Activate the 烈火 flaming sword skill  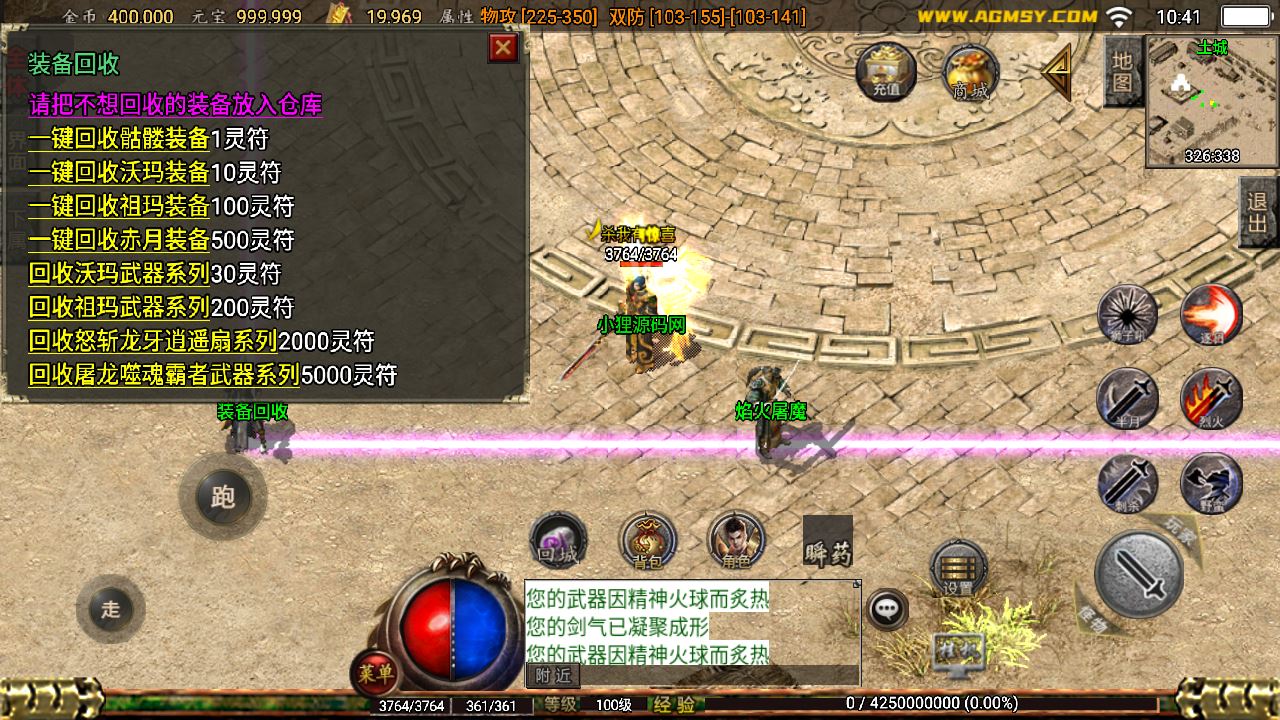(1211, 399)
